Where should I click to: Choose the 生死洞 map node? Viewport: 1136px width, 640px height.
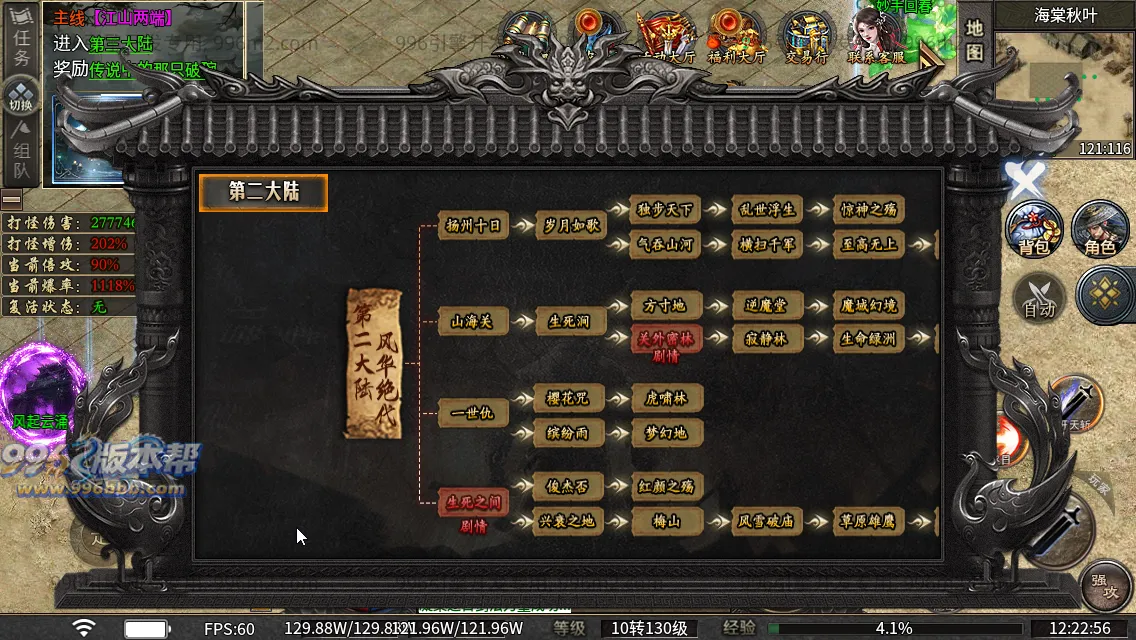tap(569, 321)
